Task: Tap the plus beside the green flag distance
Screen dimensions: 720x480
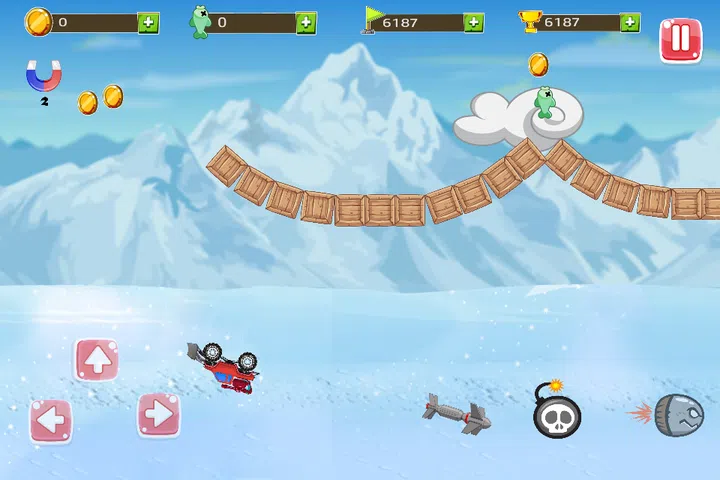Action: (x=474, y=22)
